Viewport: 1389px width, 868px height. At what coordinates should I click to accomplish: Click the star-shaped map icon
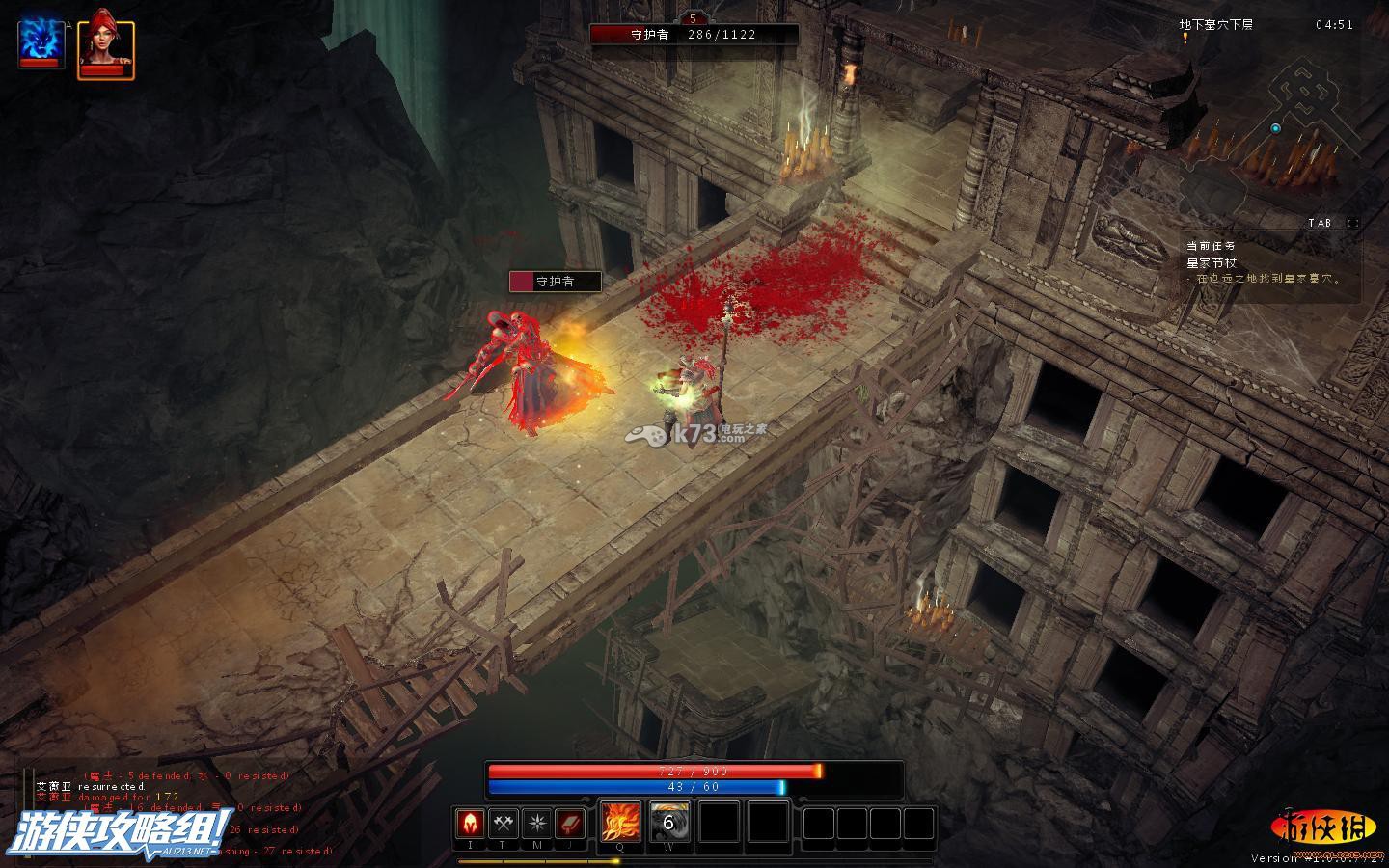(536, 824)
